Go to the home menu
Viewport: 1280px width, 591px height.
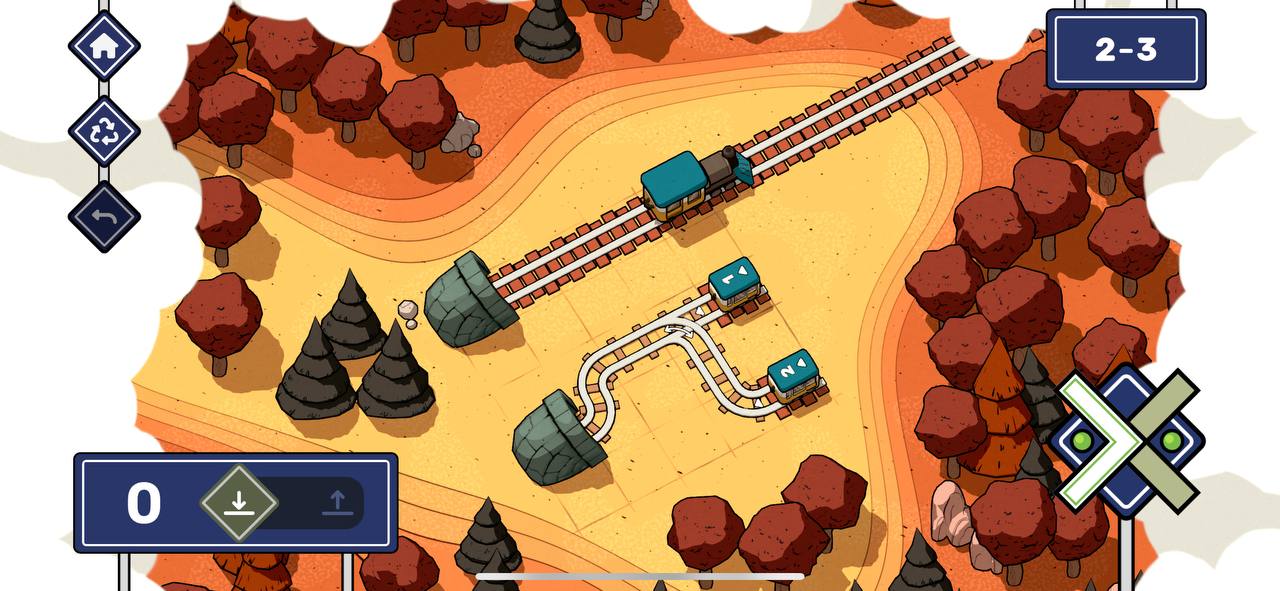[x=104, y=46]
